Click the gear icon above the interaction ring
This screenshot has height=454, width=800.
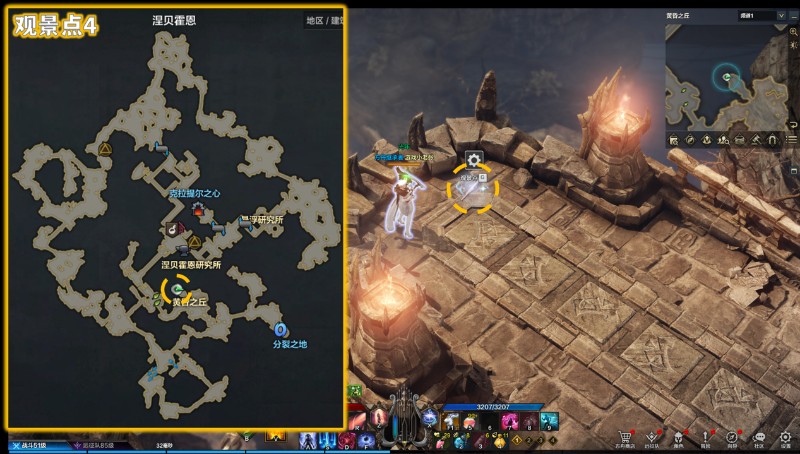tap(474, 159)
